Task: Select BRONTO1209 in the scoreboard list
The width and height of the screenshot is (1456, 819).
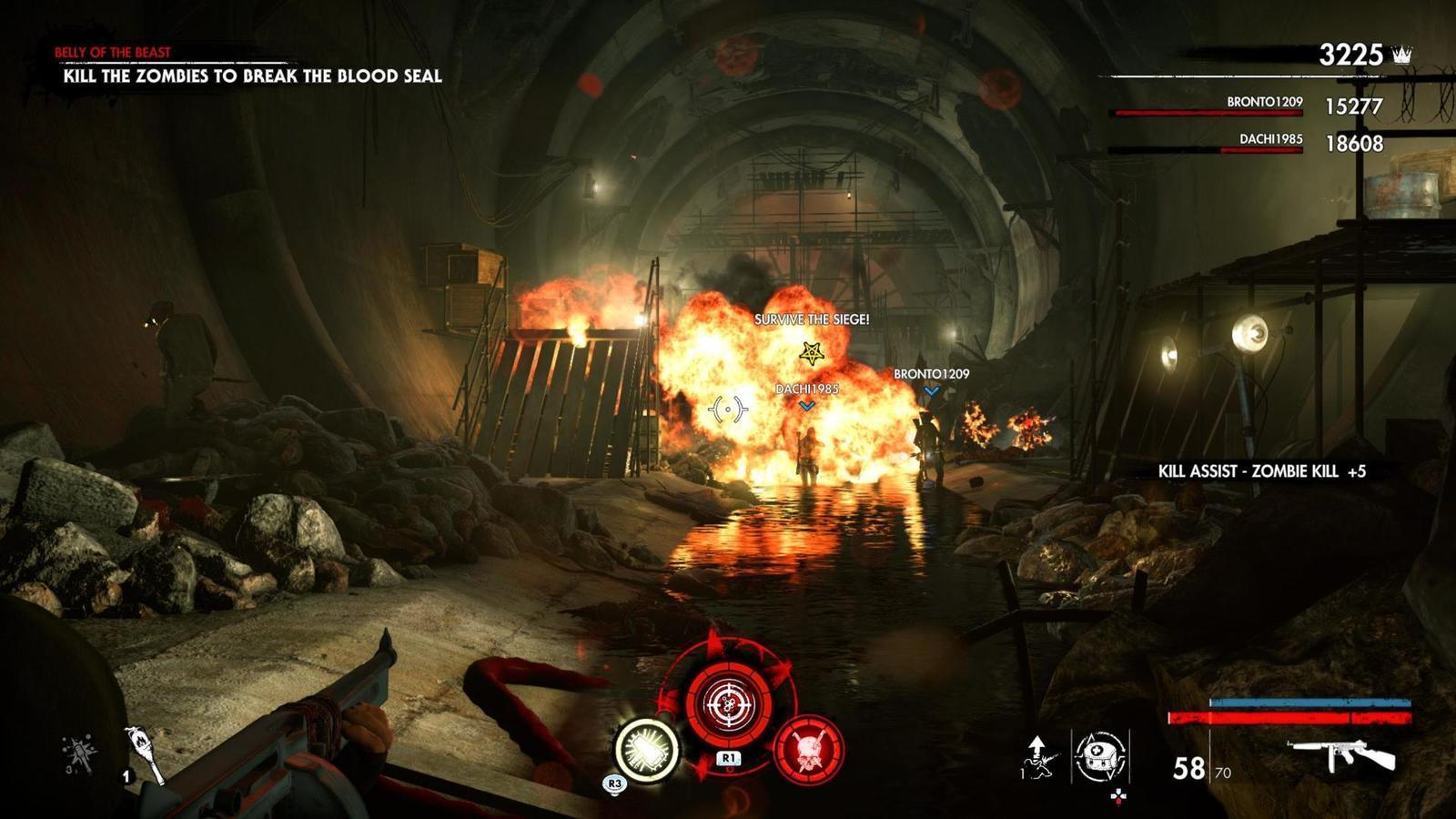Action: 1264,103
